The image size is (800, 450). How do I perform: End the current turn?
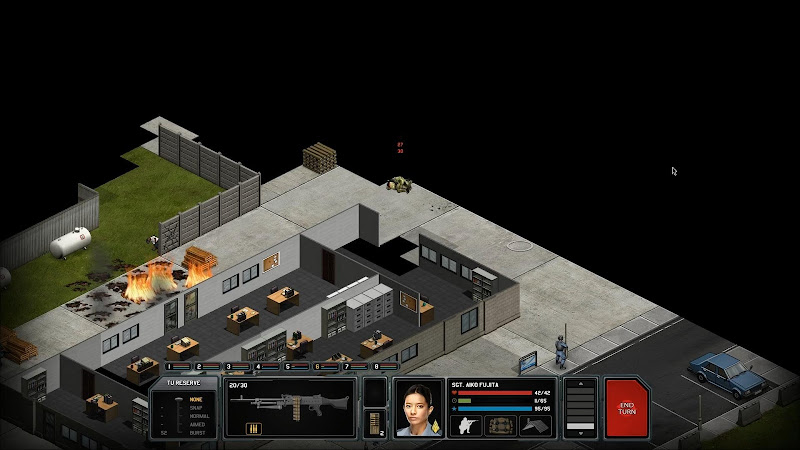[627, 407]
